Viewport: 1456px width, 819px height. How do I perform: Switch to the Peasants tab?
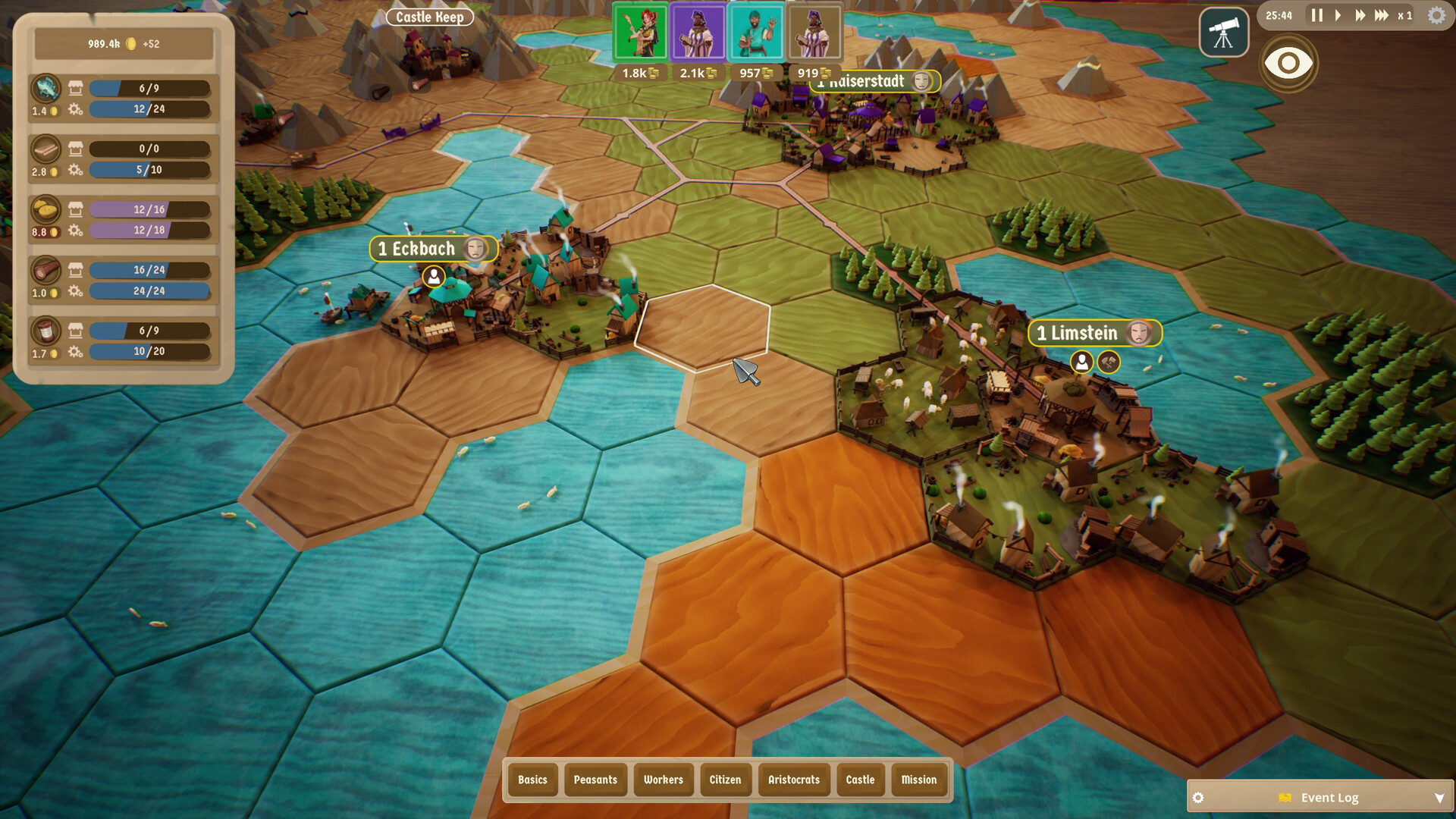[x=595, y=780]
